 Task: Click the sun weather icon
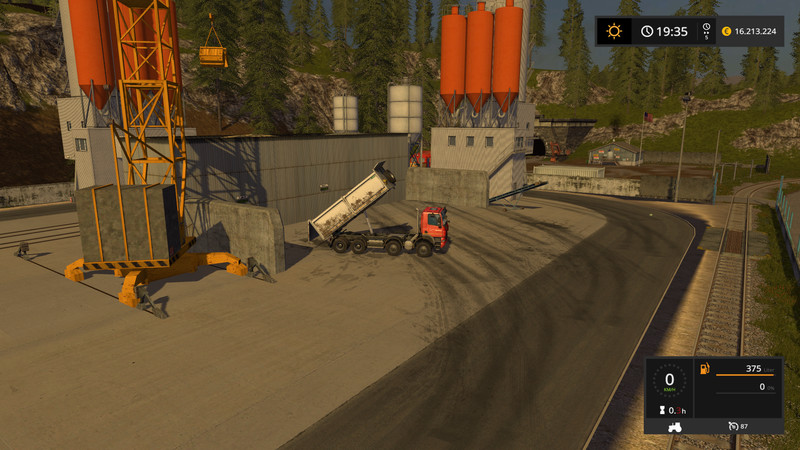point(613,31)
